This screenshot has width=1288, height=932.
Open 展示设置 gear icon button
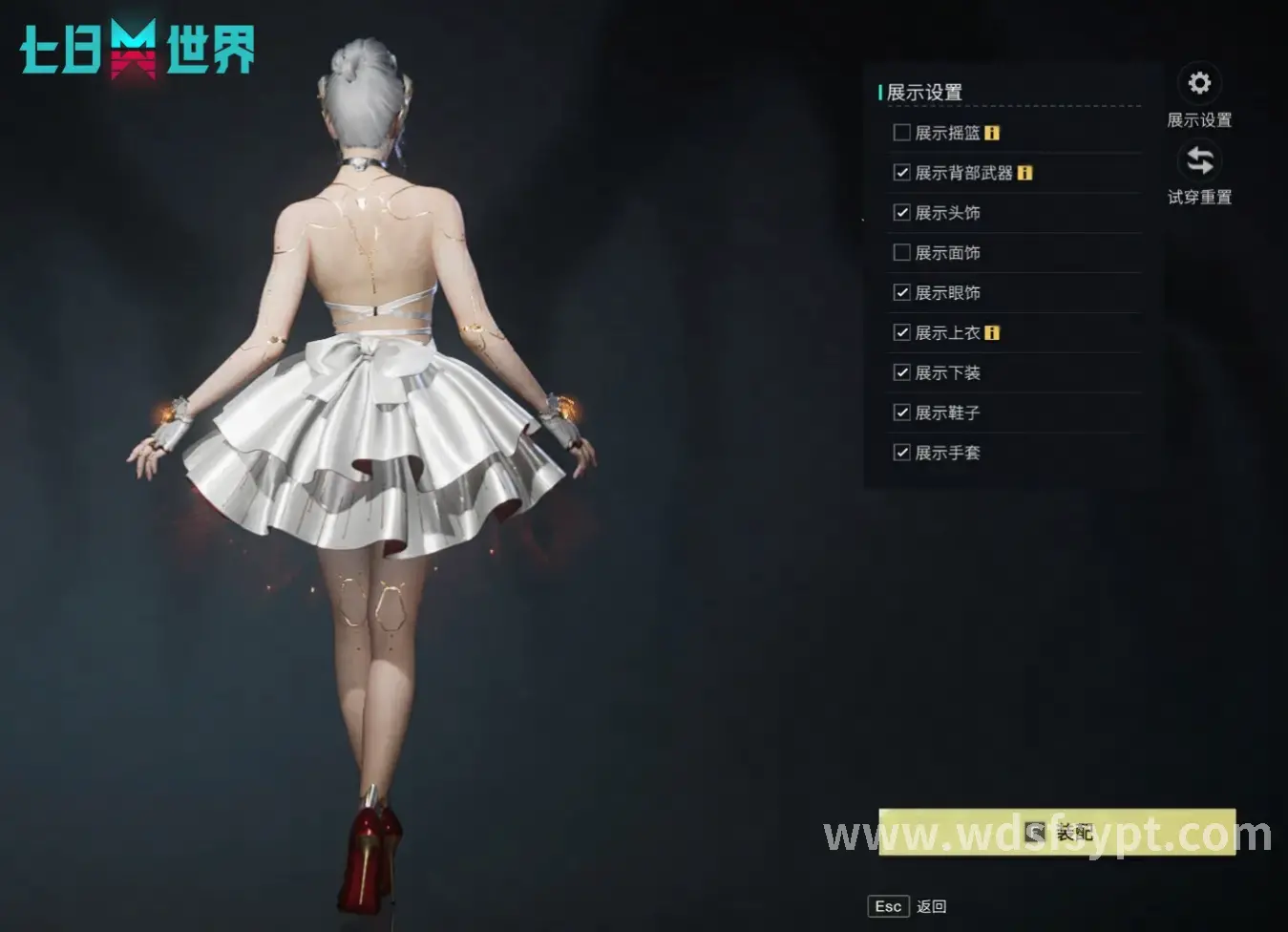tap(1199, 84)
